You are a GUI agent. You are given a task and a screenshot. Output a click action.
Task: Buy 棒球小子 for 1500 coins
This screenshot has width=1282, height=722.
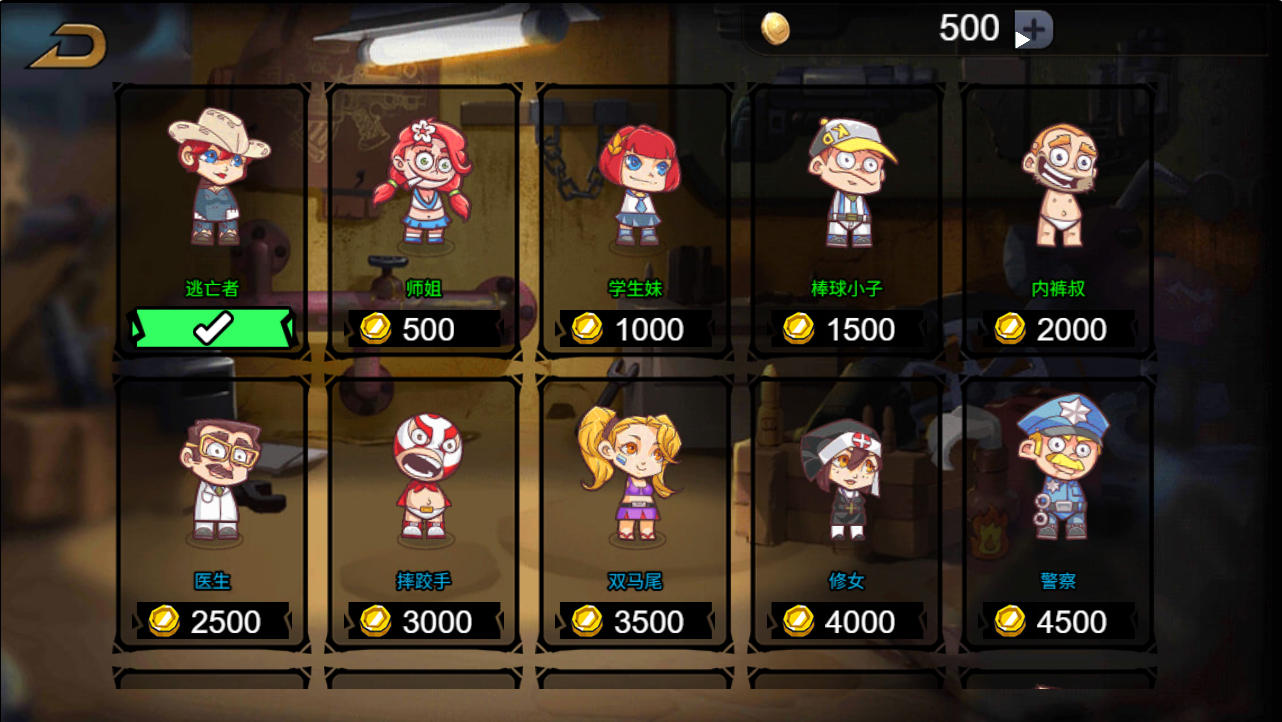point(847,329)
